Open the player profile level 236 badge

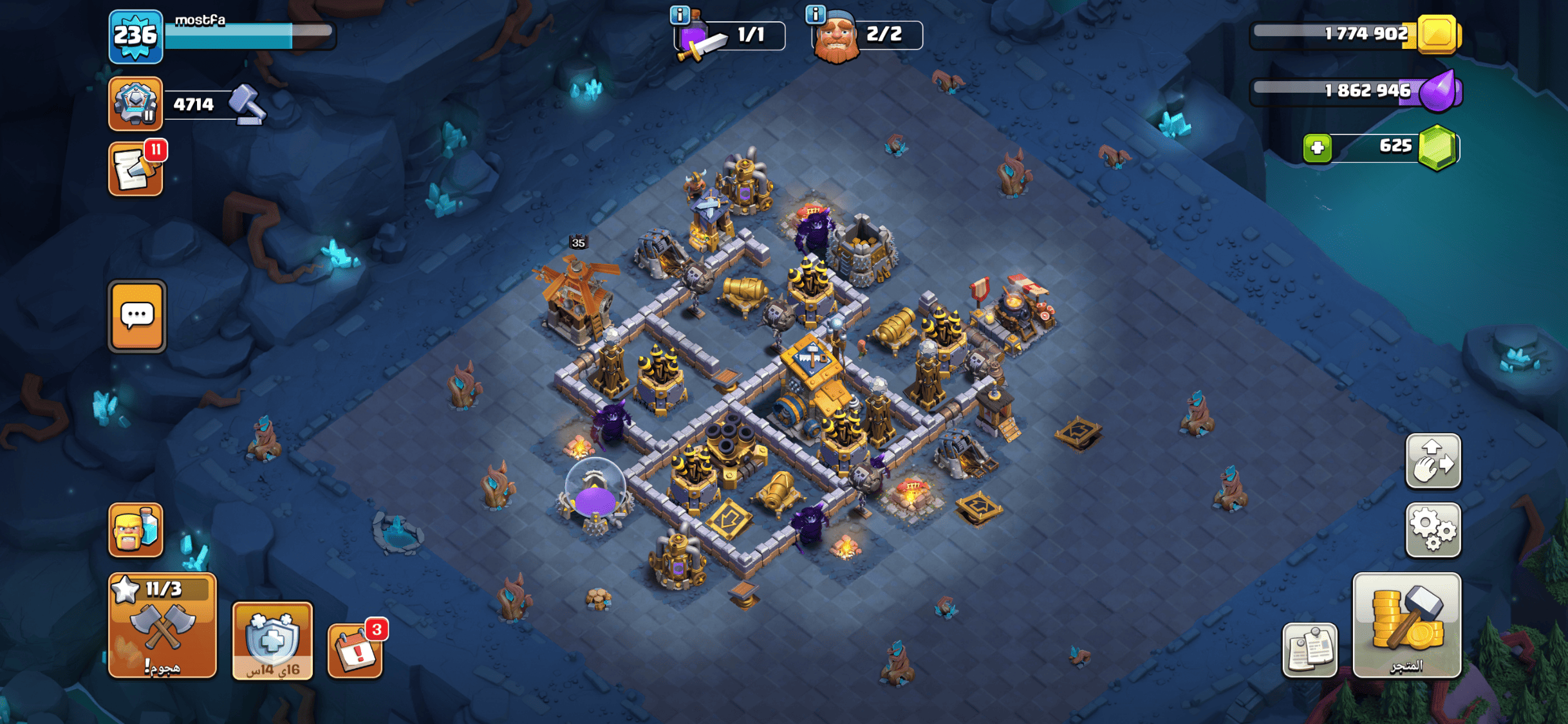pyautogui.click(x=135, y=36)
